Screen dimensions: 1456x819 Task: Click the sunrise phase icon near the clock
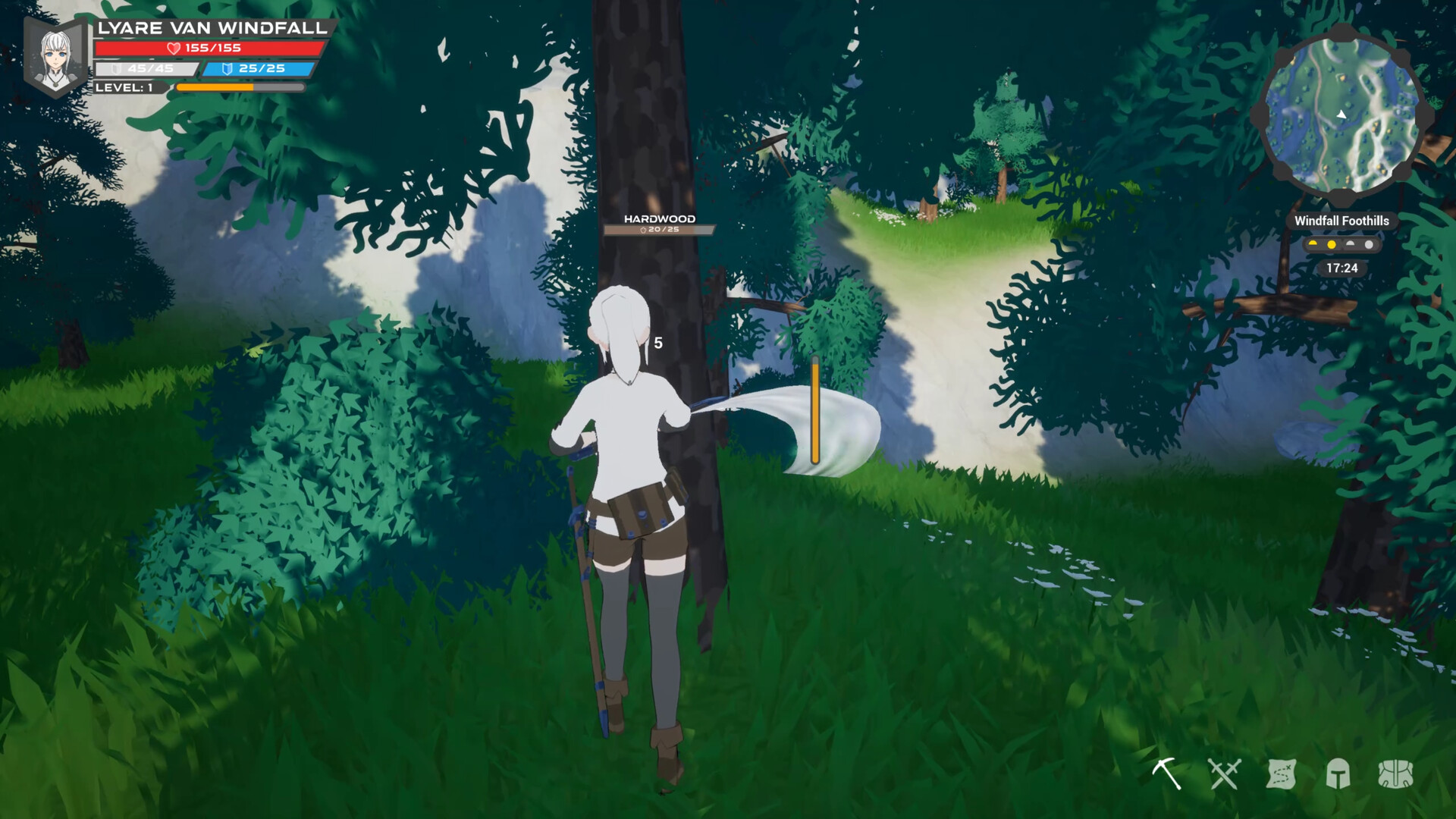pos(1313,243)
